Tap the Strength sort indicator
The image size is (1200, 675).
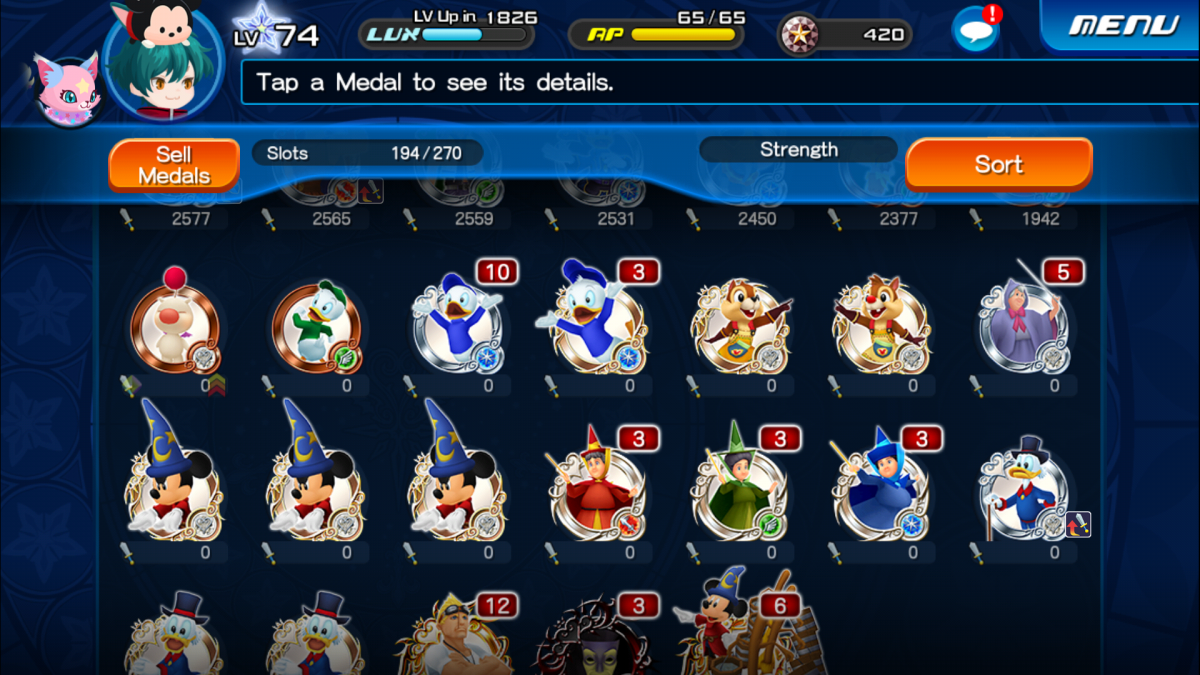(x=798, y=150)
